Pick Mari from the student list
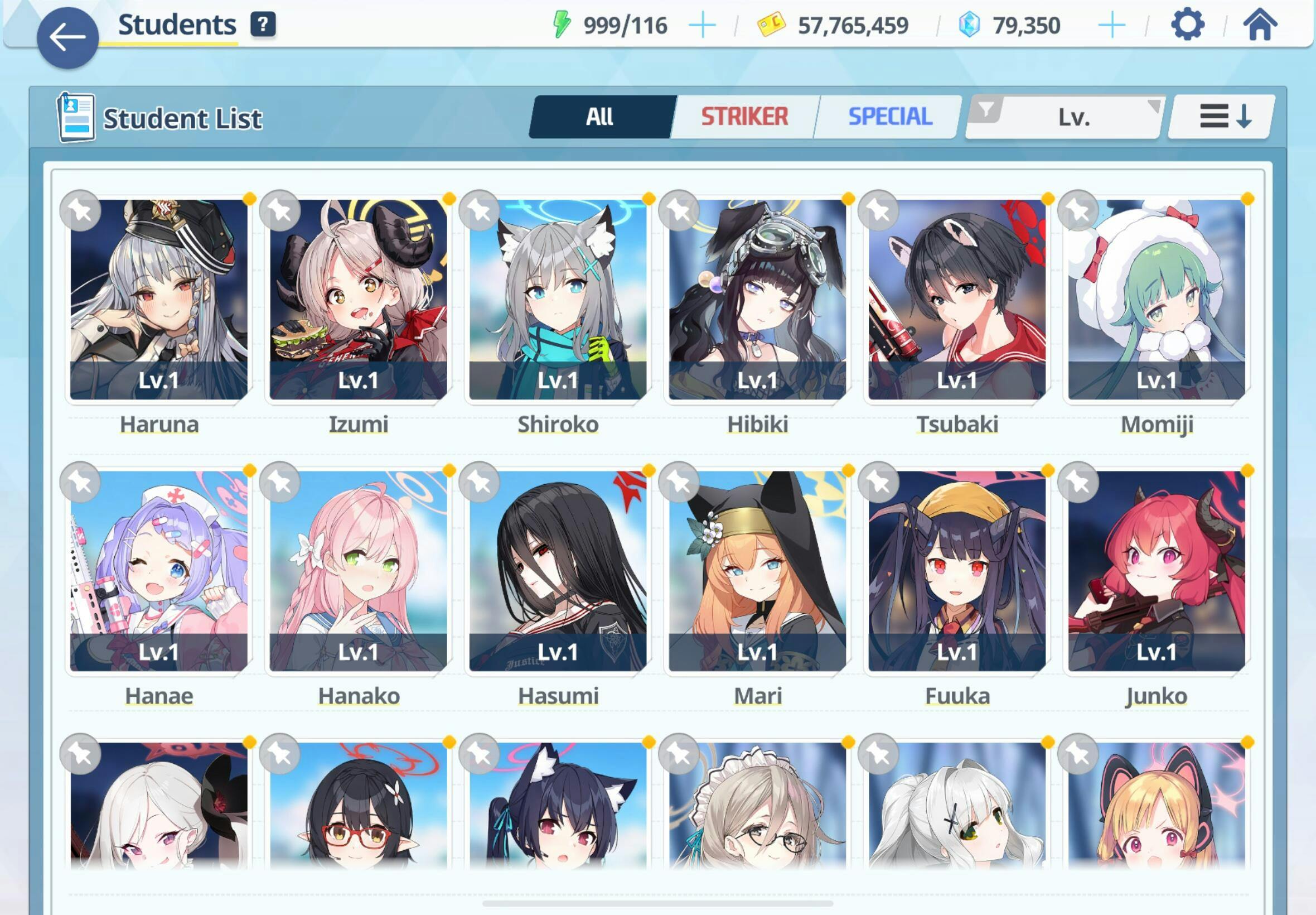 (x=757, y=571)
